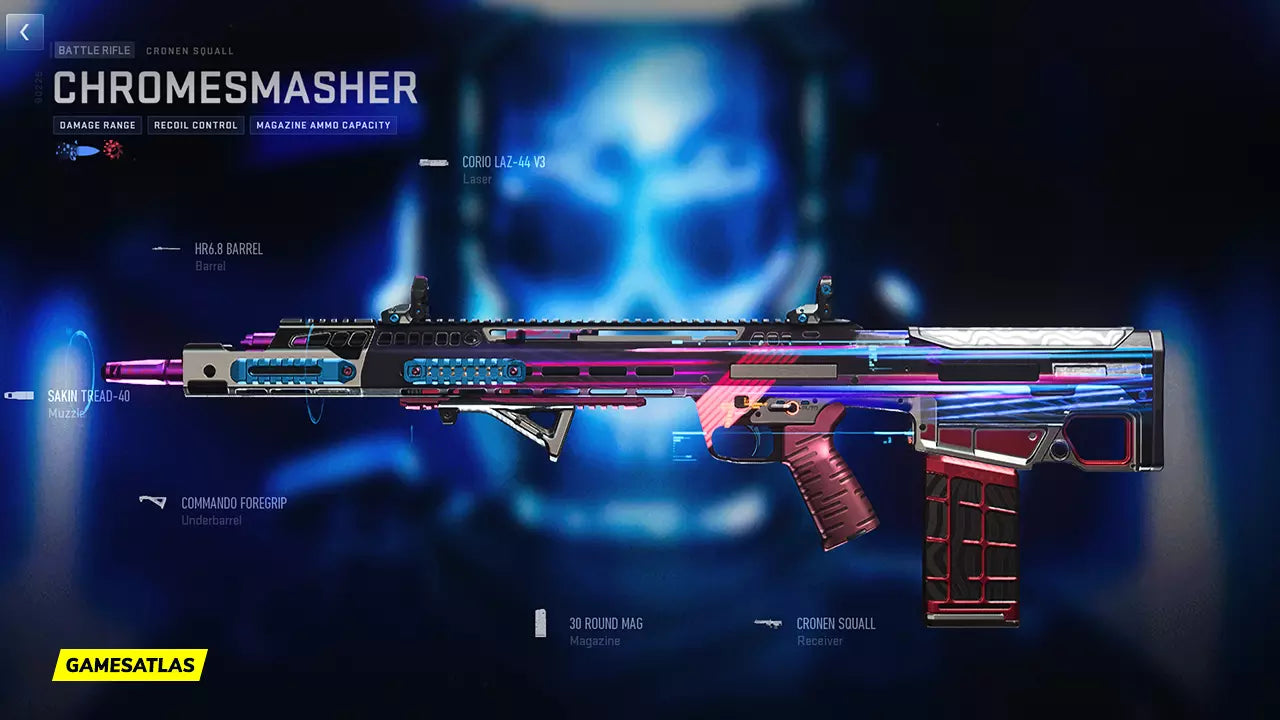This screenshot has height=720, width=1280.
Task: Click the blue tracer bullet effect icon
Action: pyautogui.click(x=79, y=151)
